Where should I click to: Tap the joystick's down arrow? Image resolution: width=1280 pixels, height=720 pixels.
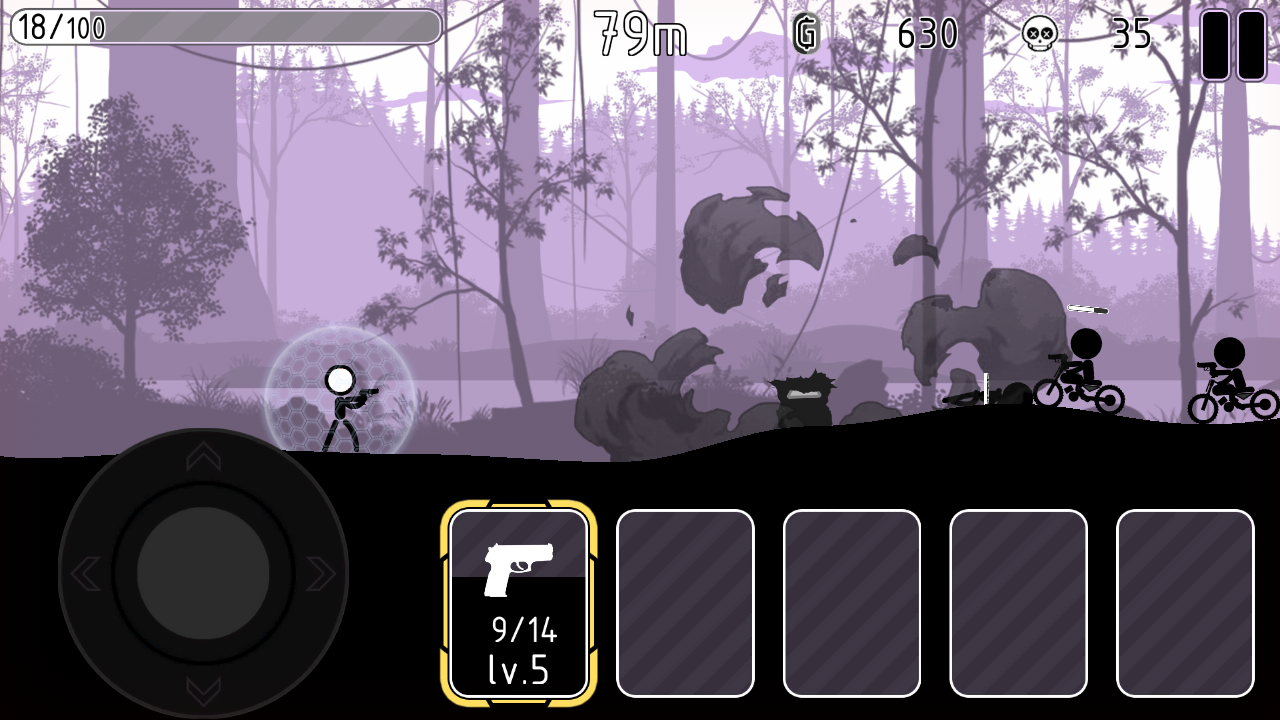[203, 691]
